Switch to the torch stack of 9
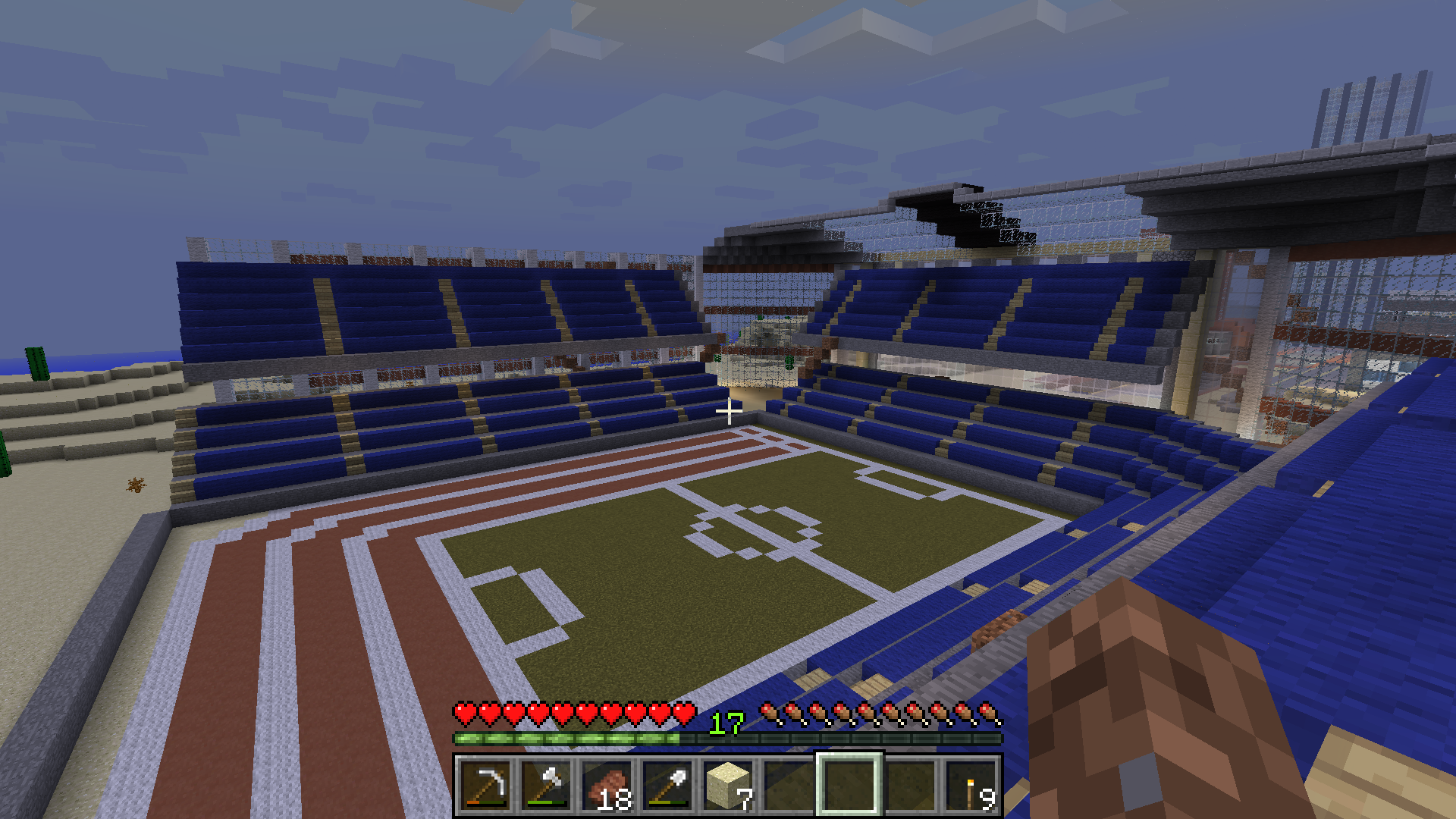The height and width of the screenshot is (819, 1456). point(971,786)
